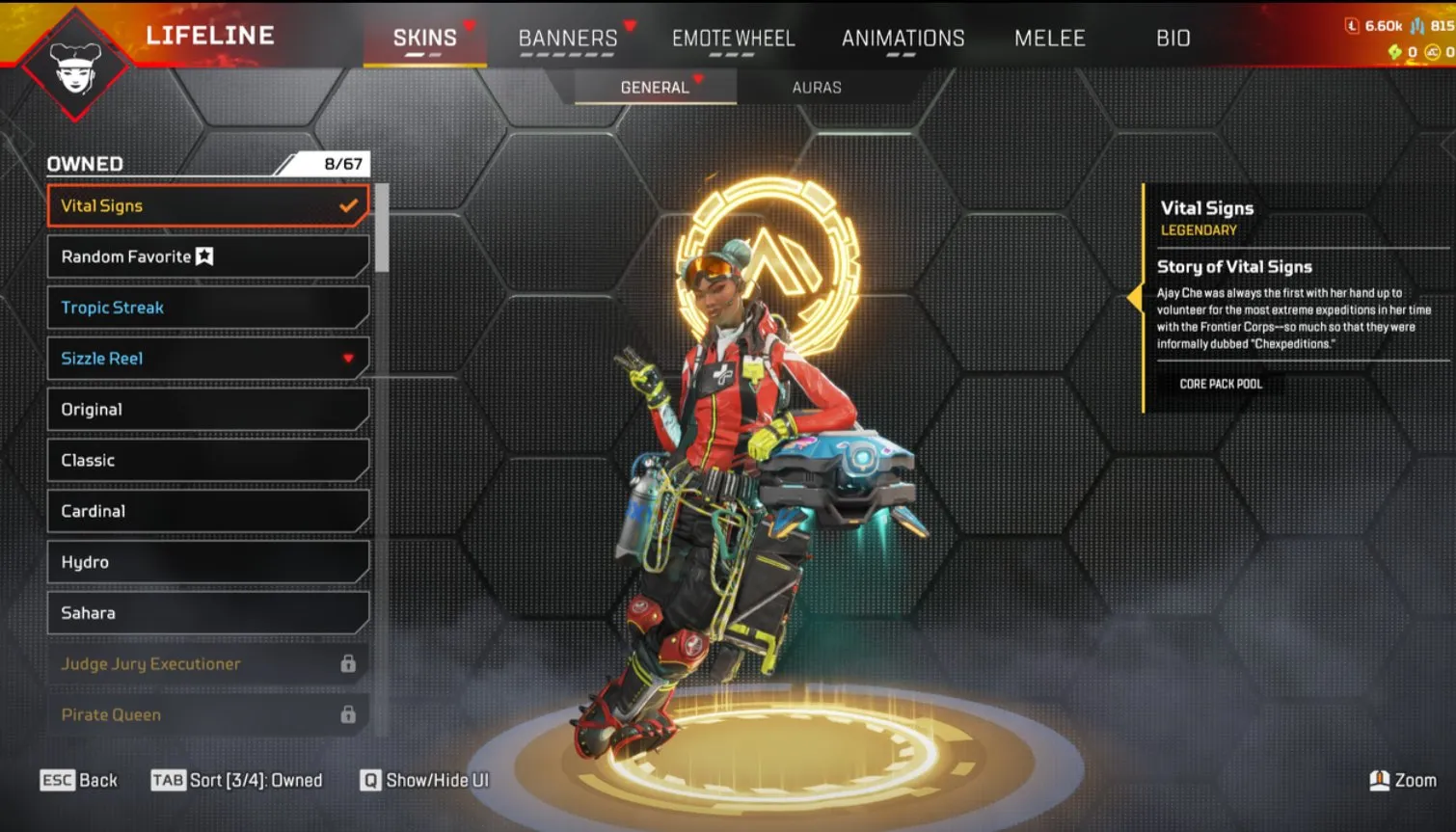Click the Core Pack Pool label
Viewport: 1456px width, 832px height.
pos(1221,383)
